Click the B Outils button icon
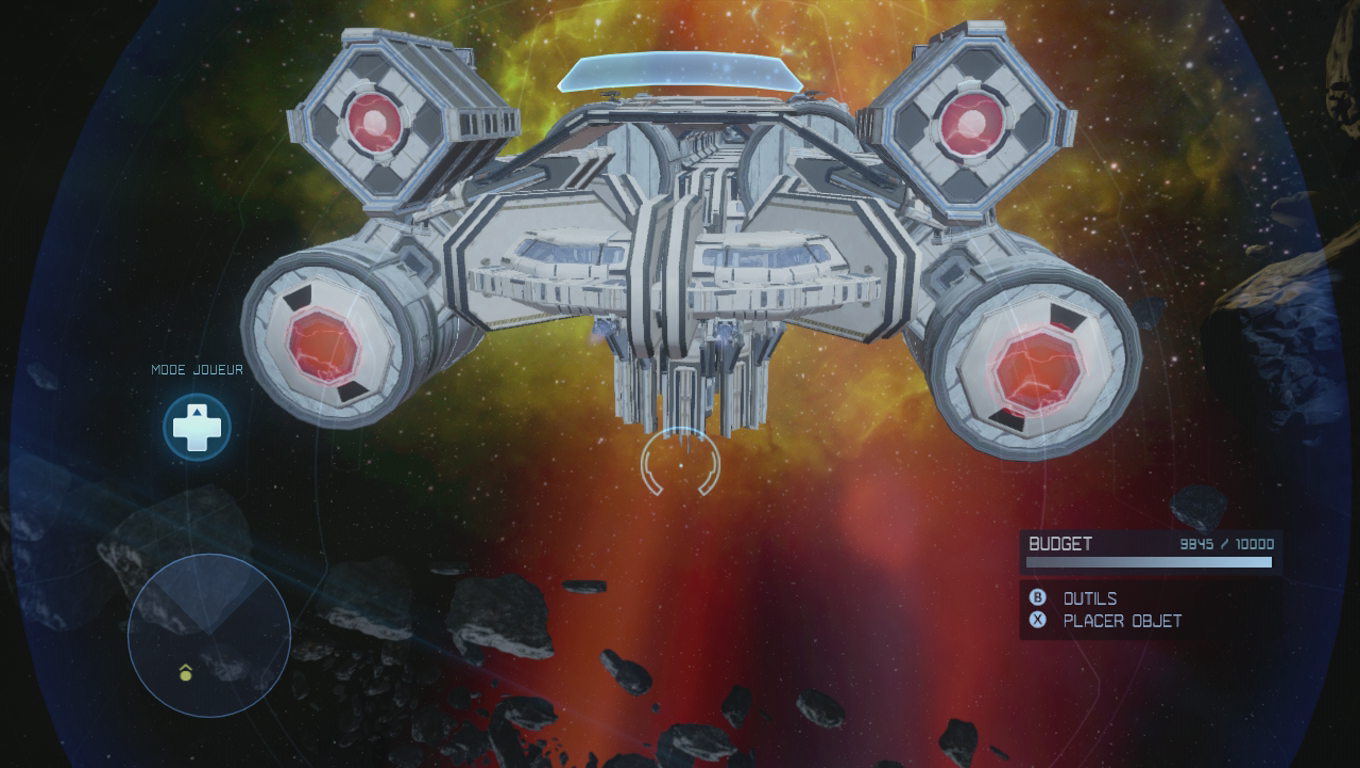This screenshot has width=1360, height=768. point(1037,598)
